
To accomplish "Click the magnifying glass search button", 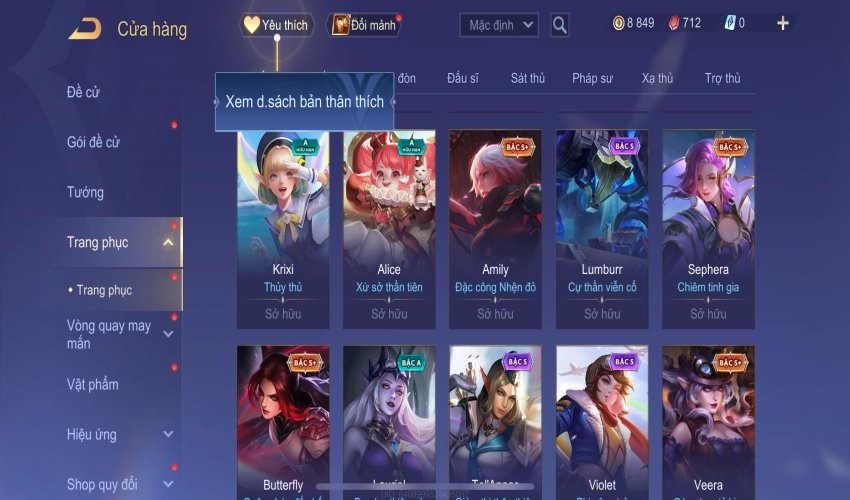I will click(560, 25).
